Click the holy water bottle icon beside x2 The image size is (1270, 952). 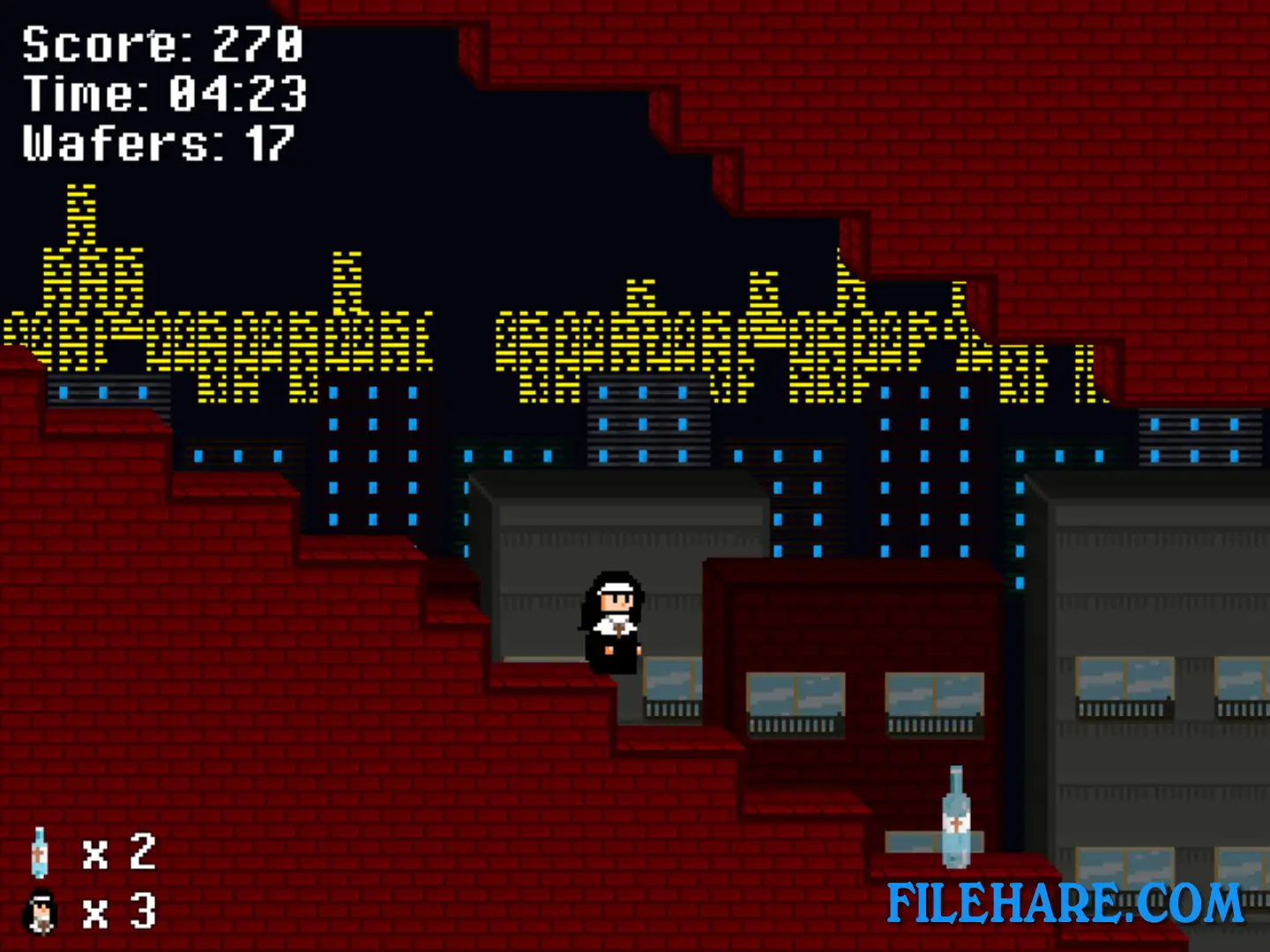click(x=39, y=853)
